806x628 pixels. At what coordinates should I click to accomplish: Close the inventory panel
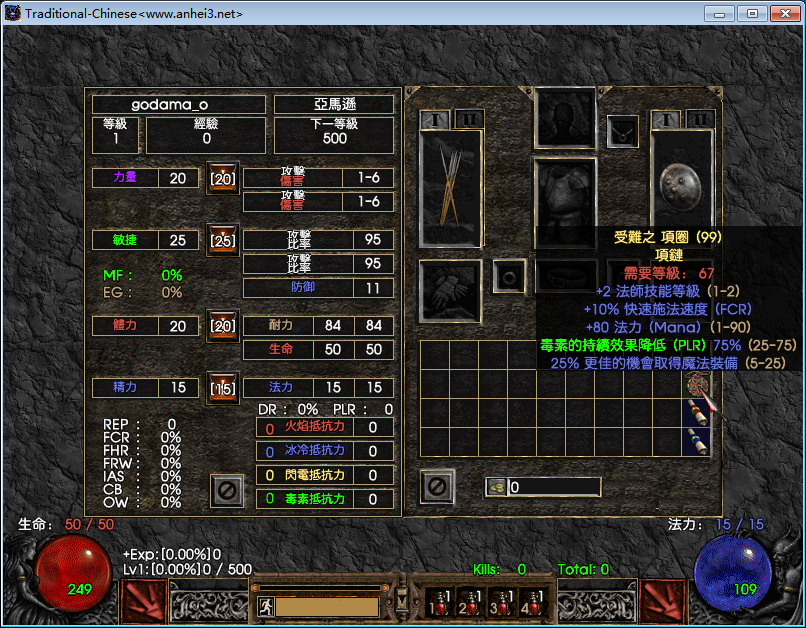[437, 487]
